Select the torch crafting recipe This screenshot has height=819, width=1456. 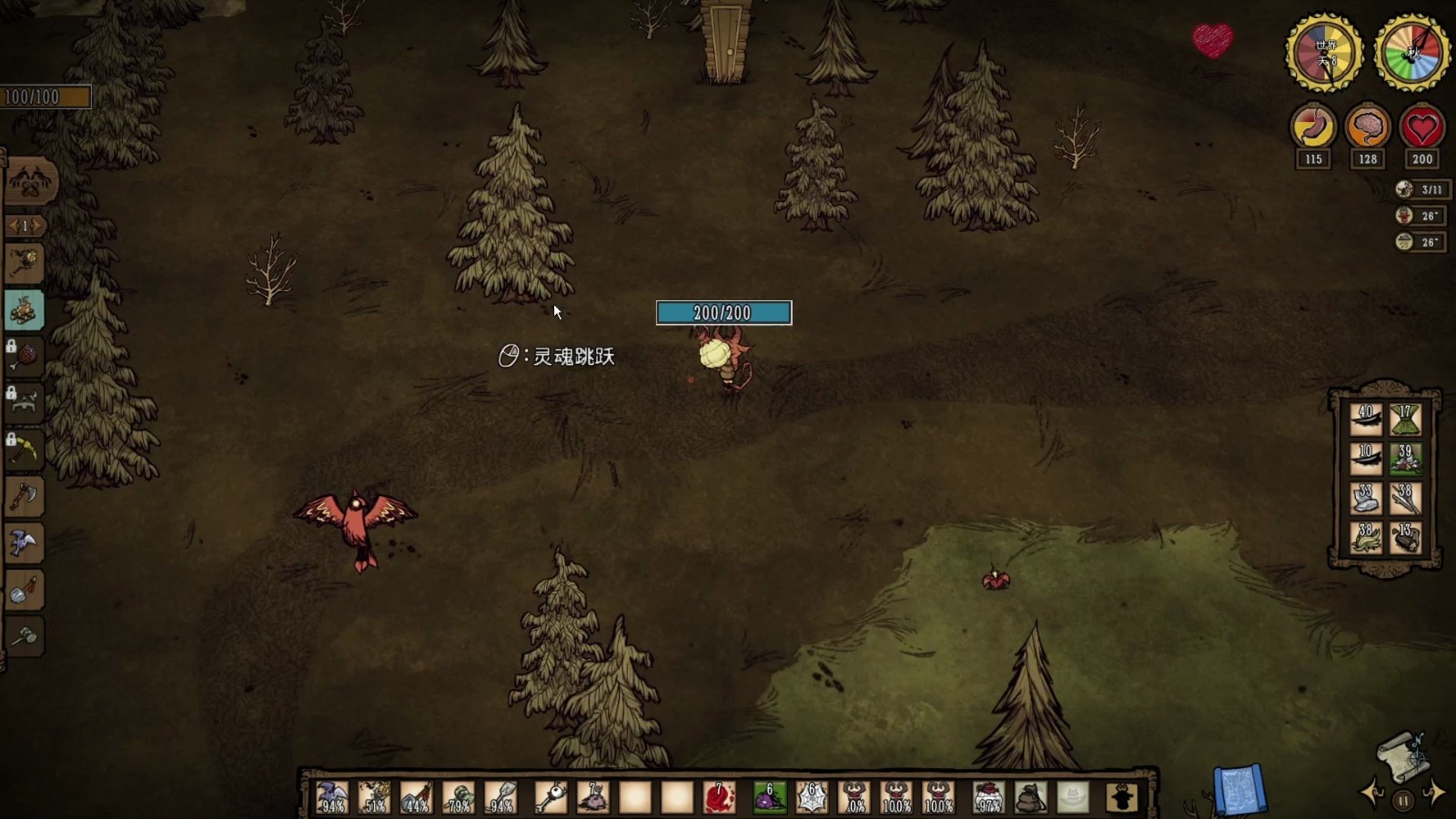point(25,263)
